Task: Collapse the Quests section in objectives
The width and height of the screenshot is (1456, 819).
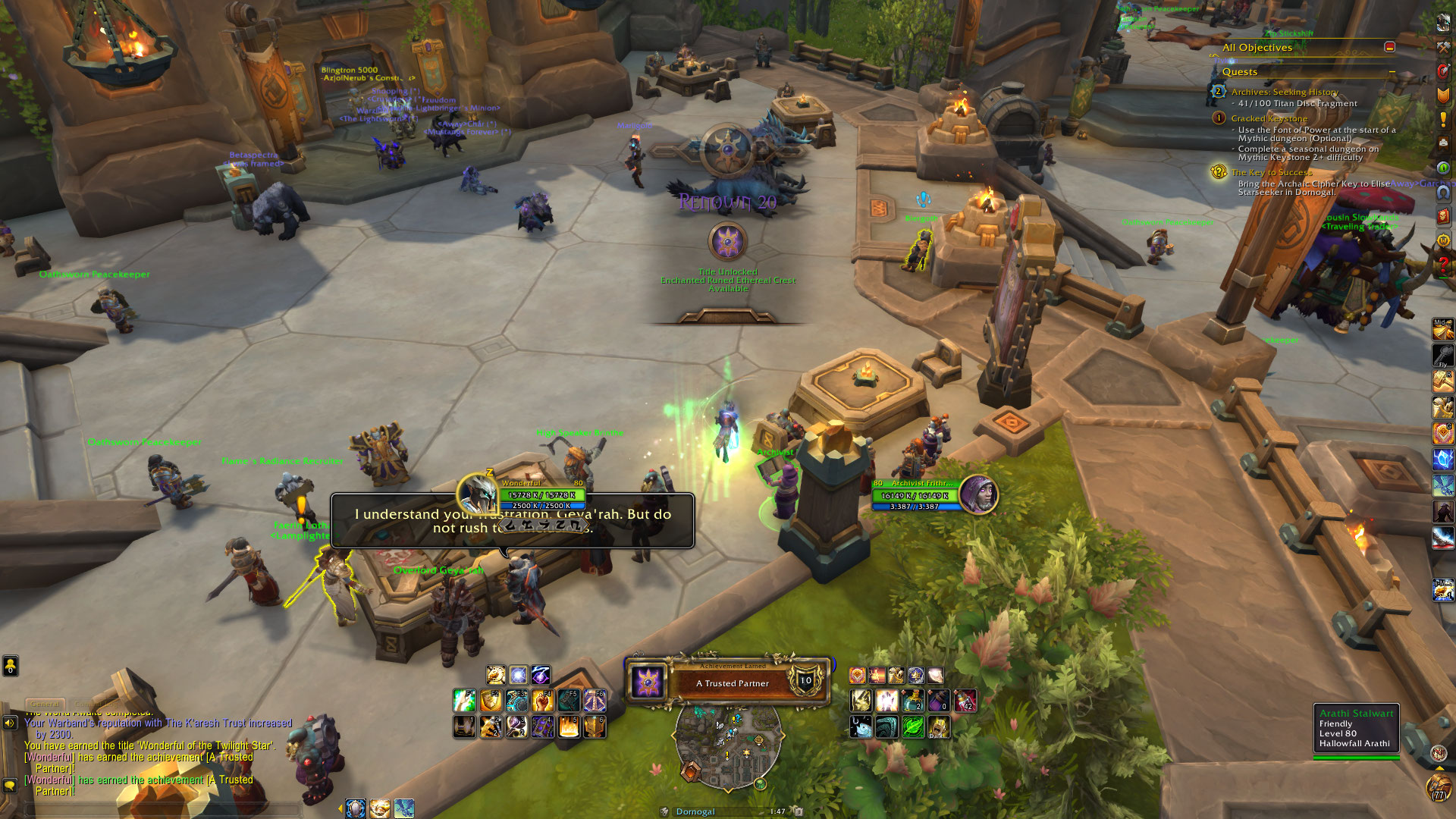Action: 1392,72
